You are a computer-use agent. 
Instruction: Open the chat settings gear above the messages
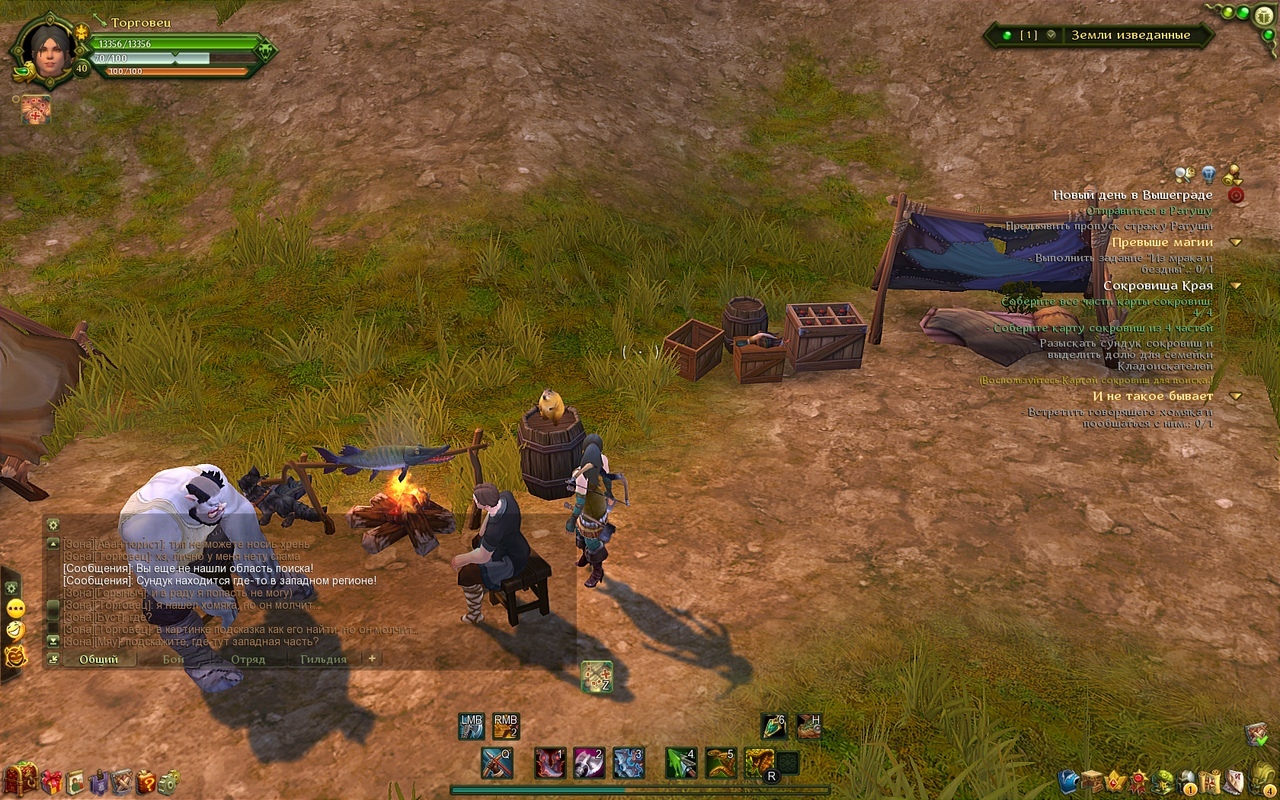pos(53,524)
